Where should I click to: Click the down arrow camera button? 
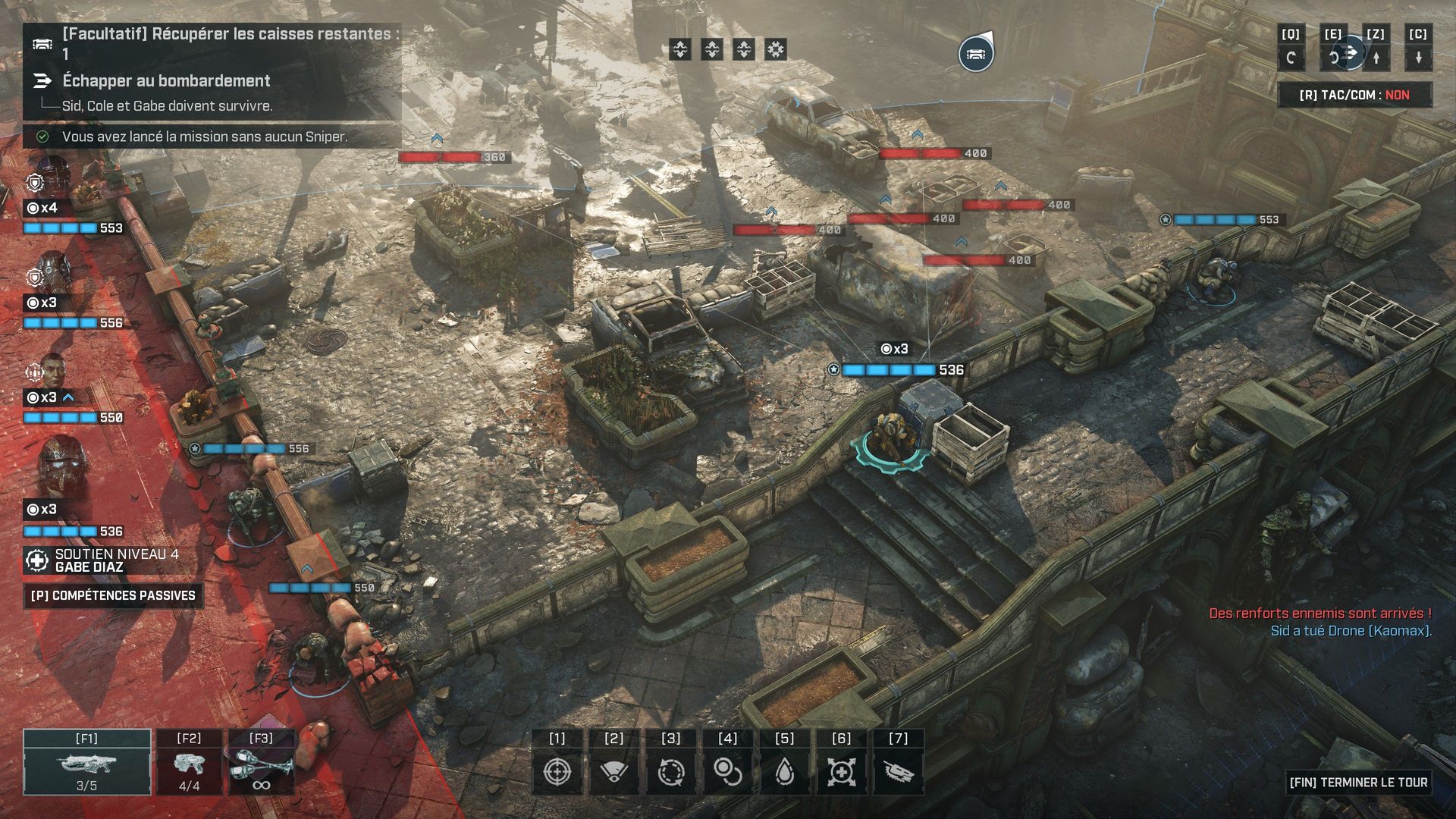1418,57
